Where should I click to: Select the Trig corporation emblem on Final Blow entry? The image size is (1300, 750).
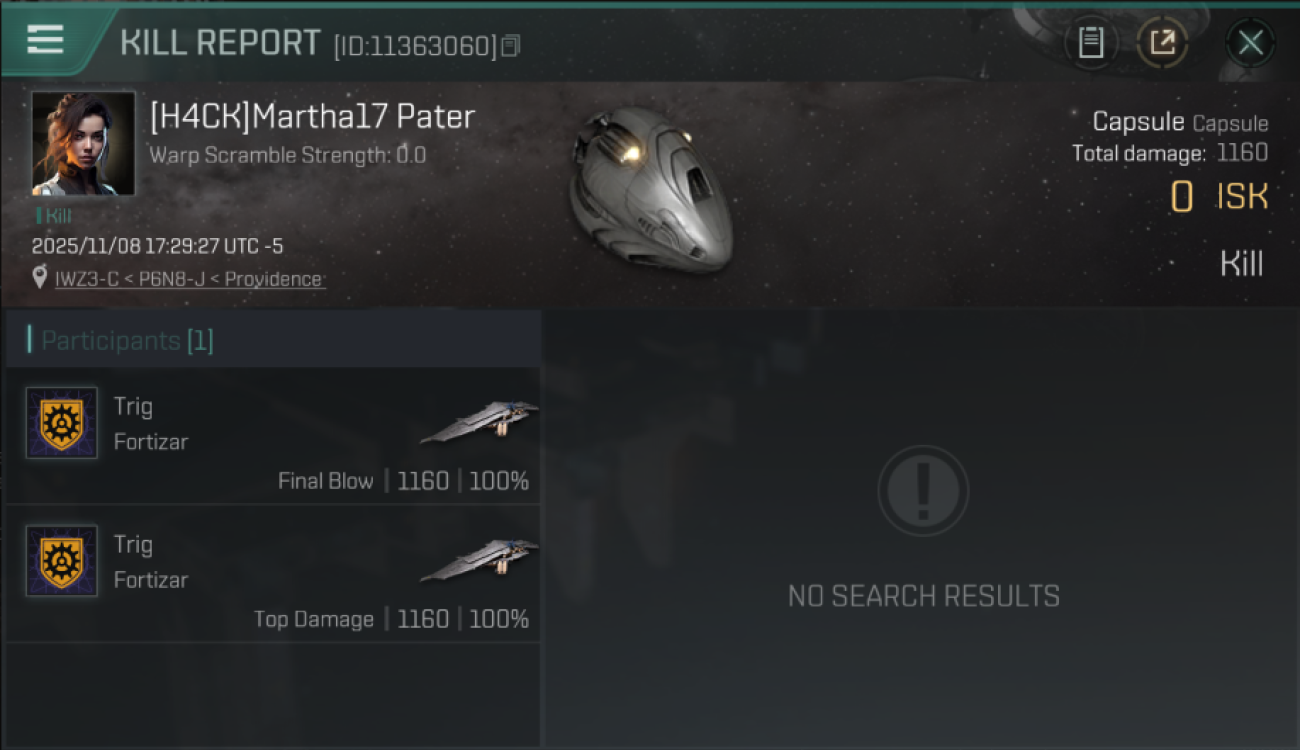(61, 423)
